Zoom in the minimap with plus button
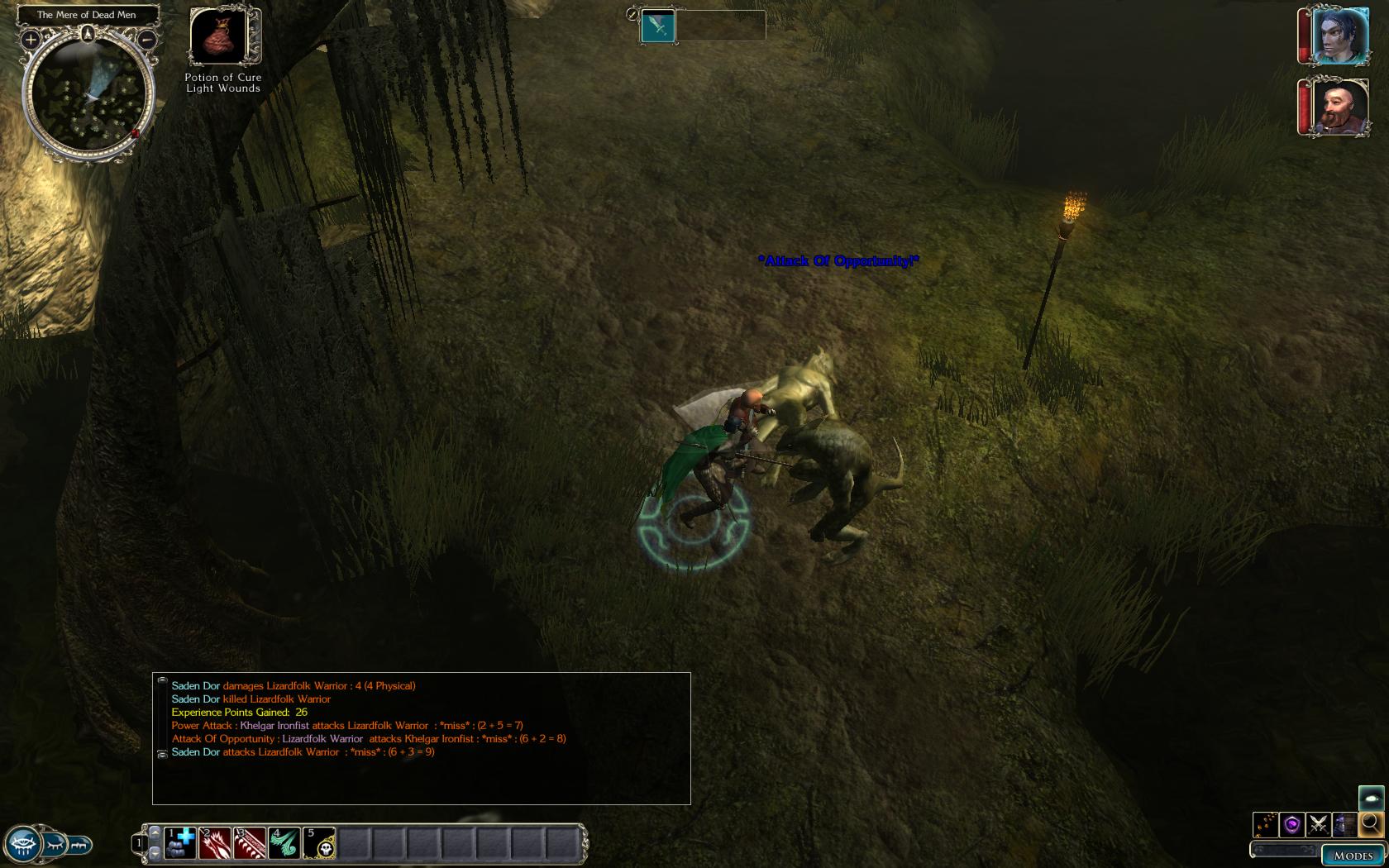This screenshot has width=1389, height=868. pyautogui.click(x=31, y=39)
